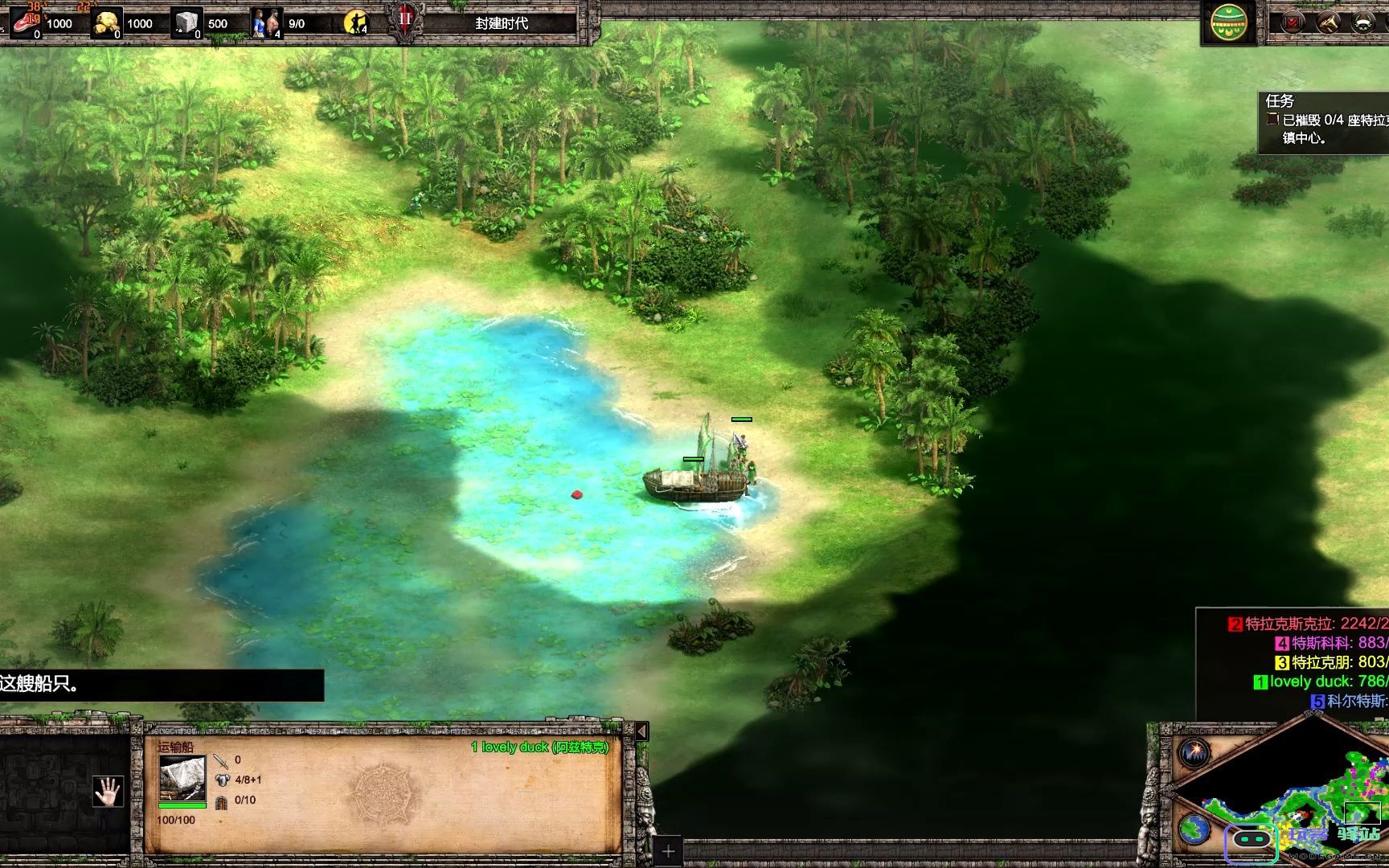Select lovely duck in the score list
1389x868 pixels.
tap(1318, 682)
